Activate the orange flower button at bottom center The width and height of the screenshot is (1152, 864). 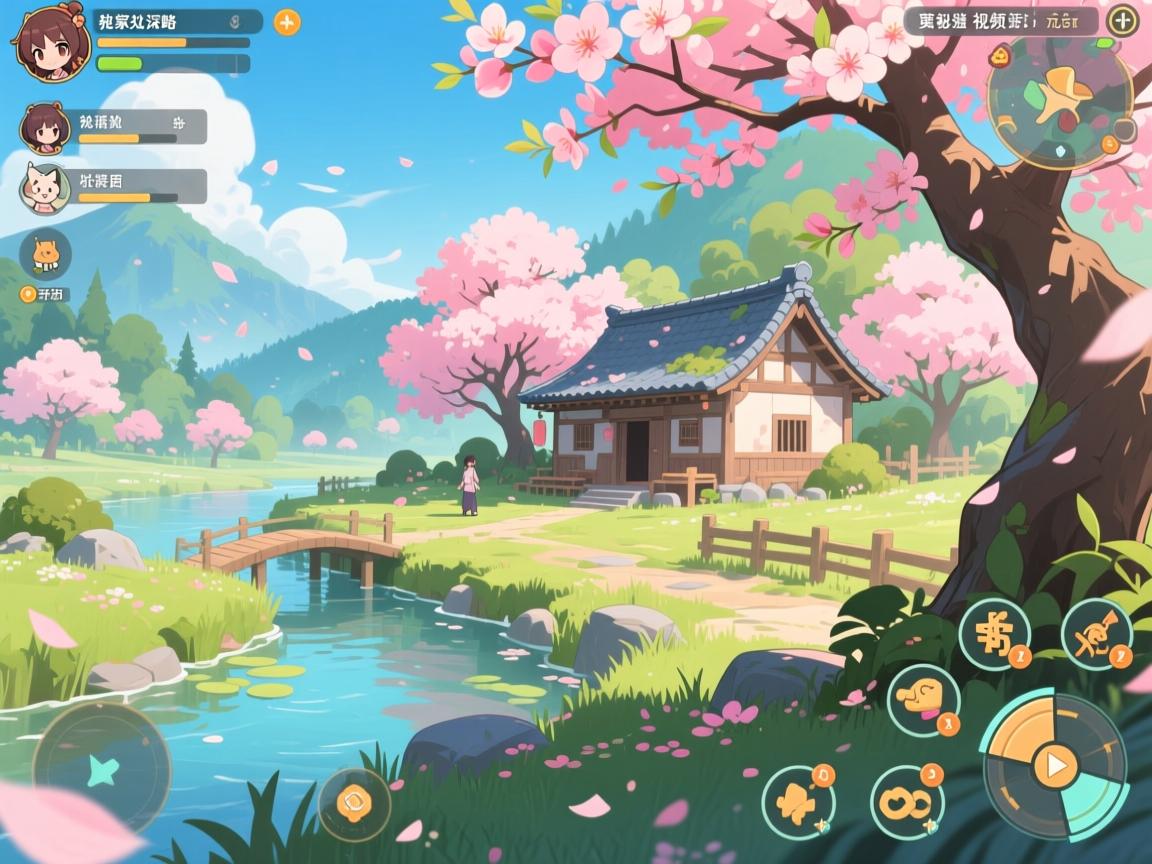pos(354,802)
